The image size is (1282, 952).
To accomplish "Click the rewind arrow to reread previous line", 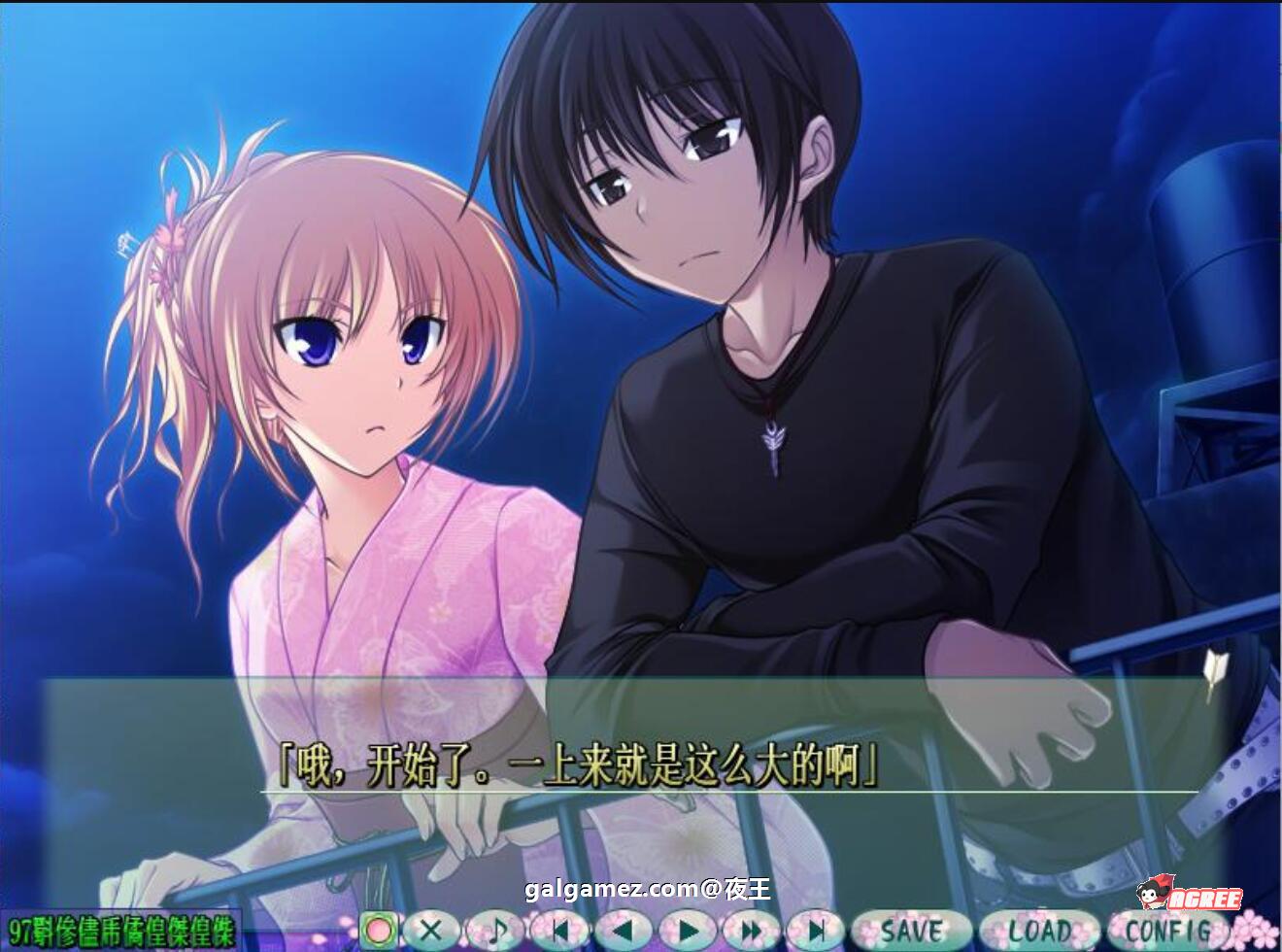I will point(624,931).
